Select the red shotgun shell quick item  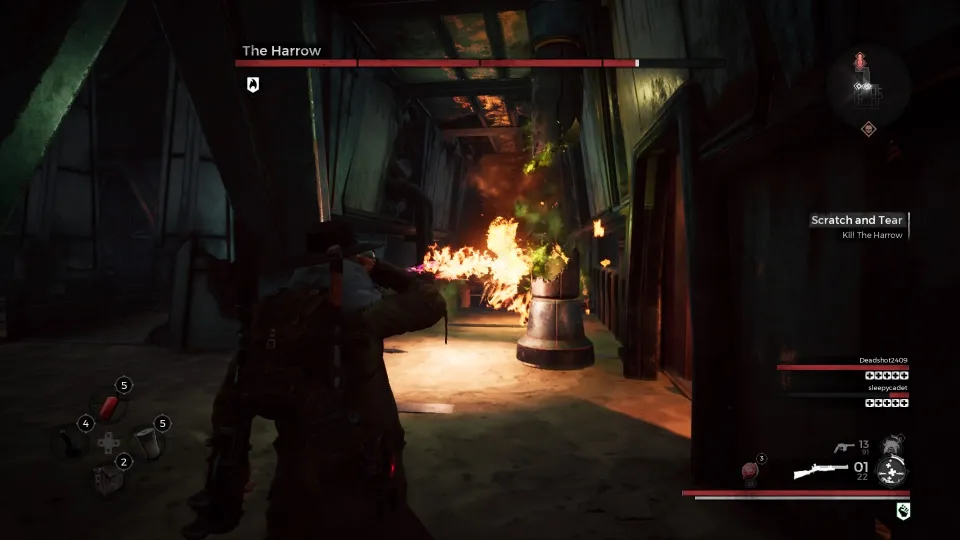(109, 405)
